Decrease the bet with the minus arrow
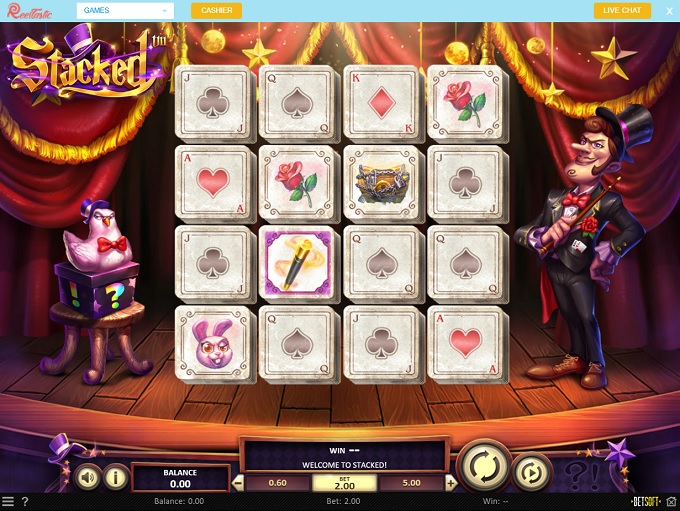The height and width of the screenshot is (511, 680). click(x=238, y=483)
